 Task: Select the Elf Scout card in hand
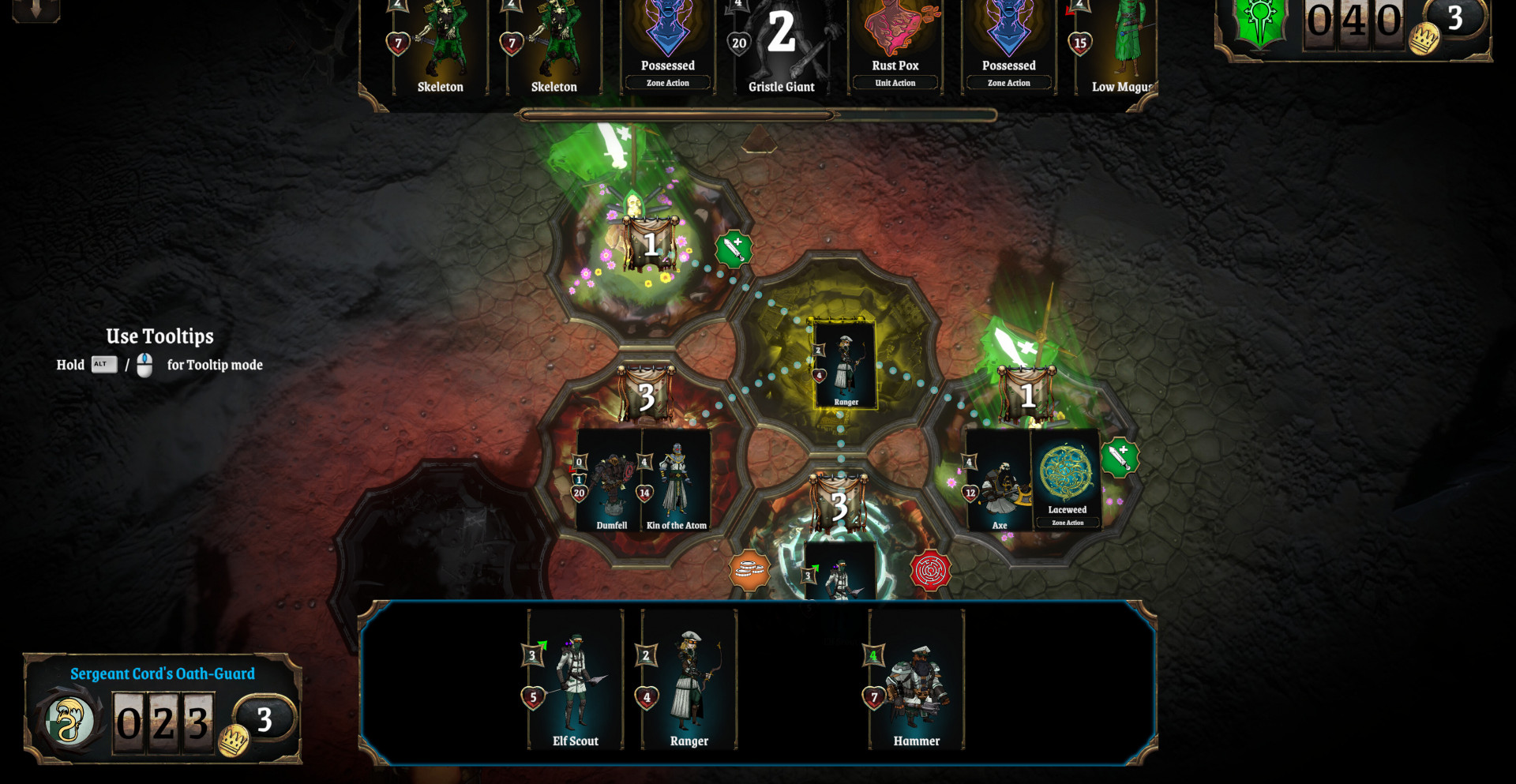click(575, 679)
